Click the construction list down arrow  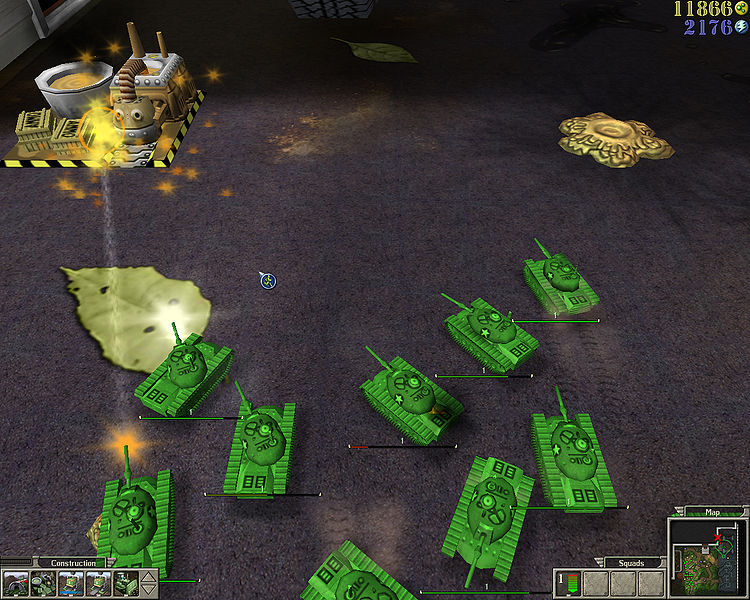(x=150, y=590)
